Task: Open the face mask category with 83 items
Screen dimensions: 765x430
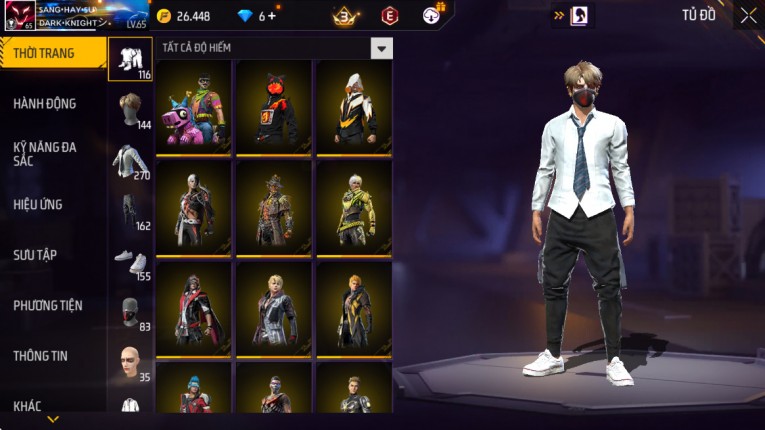Action: (130, 312)
